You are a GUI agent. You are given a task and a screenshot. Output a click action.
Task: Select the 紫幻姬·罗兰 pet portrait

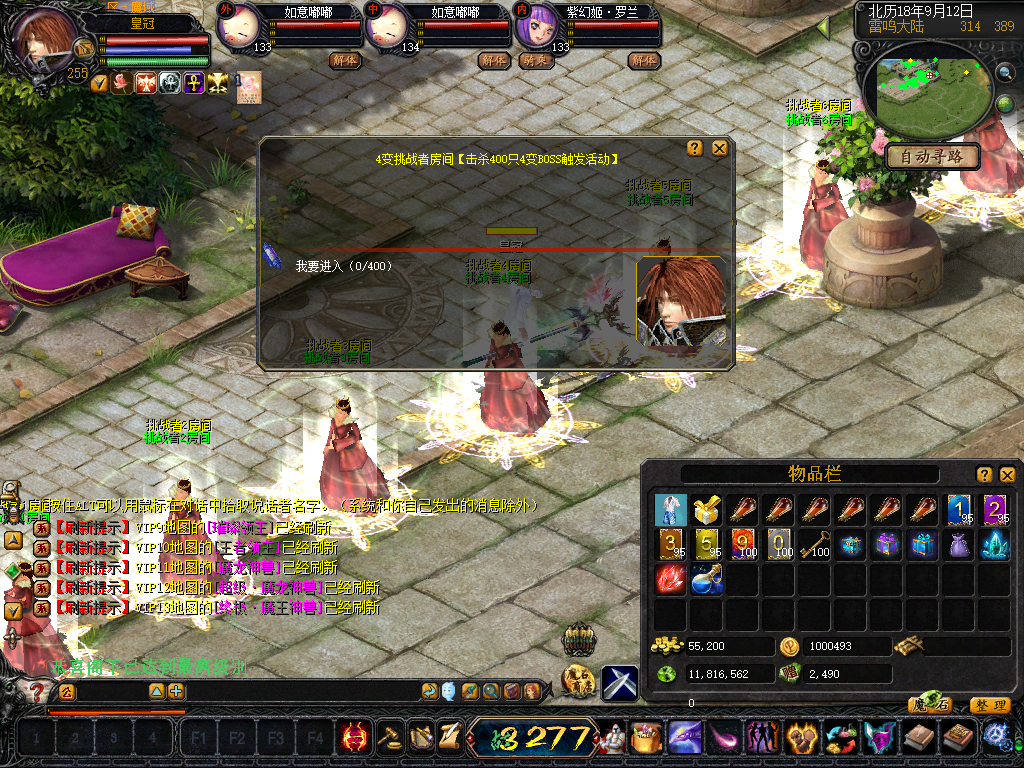click(534, 30)
